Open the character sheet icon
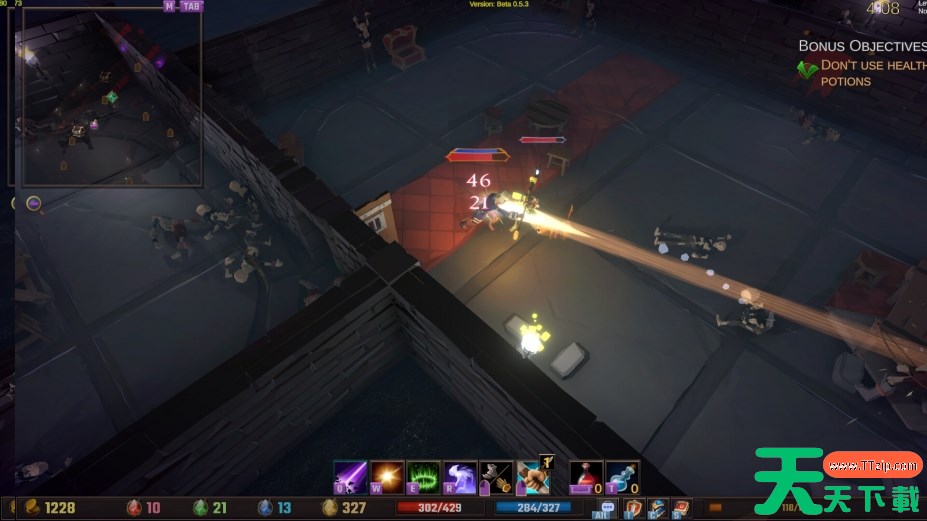This screenshot has width=927, height=521. pyautogui.click(x=657, y=508)
